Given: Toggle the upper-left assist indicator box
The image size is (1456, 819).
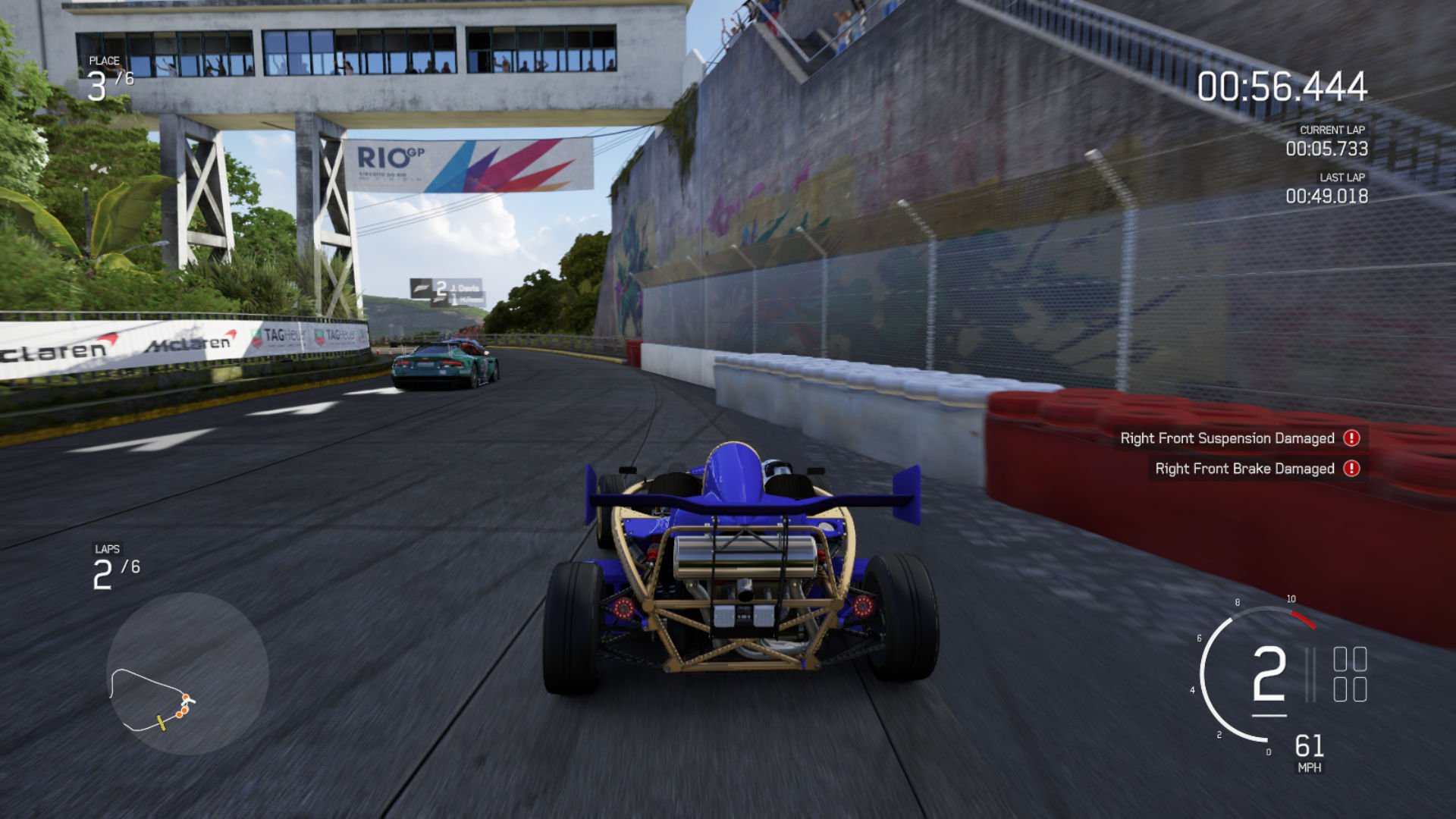Looking at the screenshot, I should point(1340,660).
